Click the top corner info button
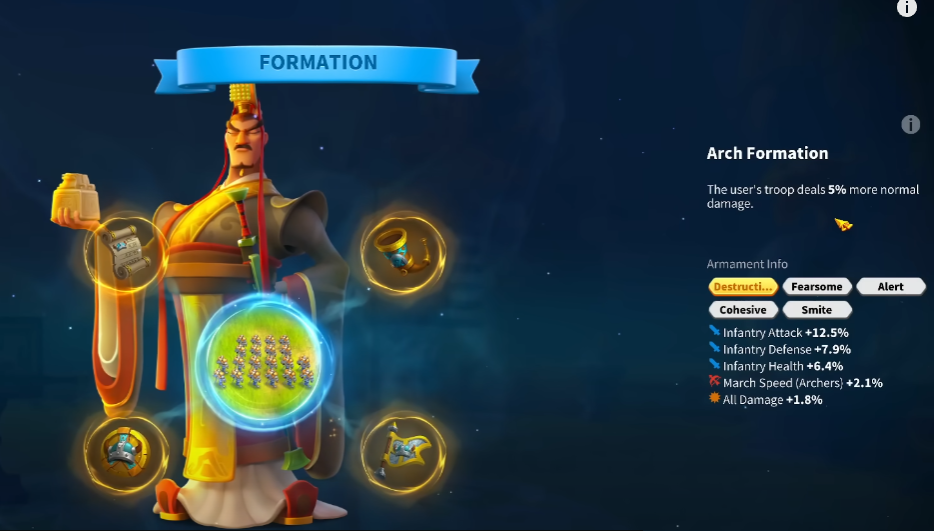 pos(906,8)
